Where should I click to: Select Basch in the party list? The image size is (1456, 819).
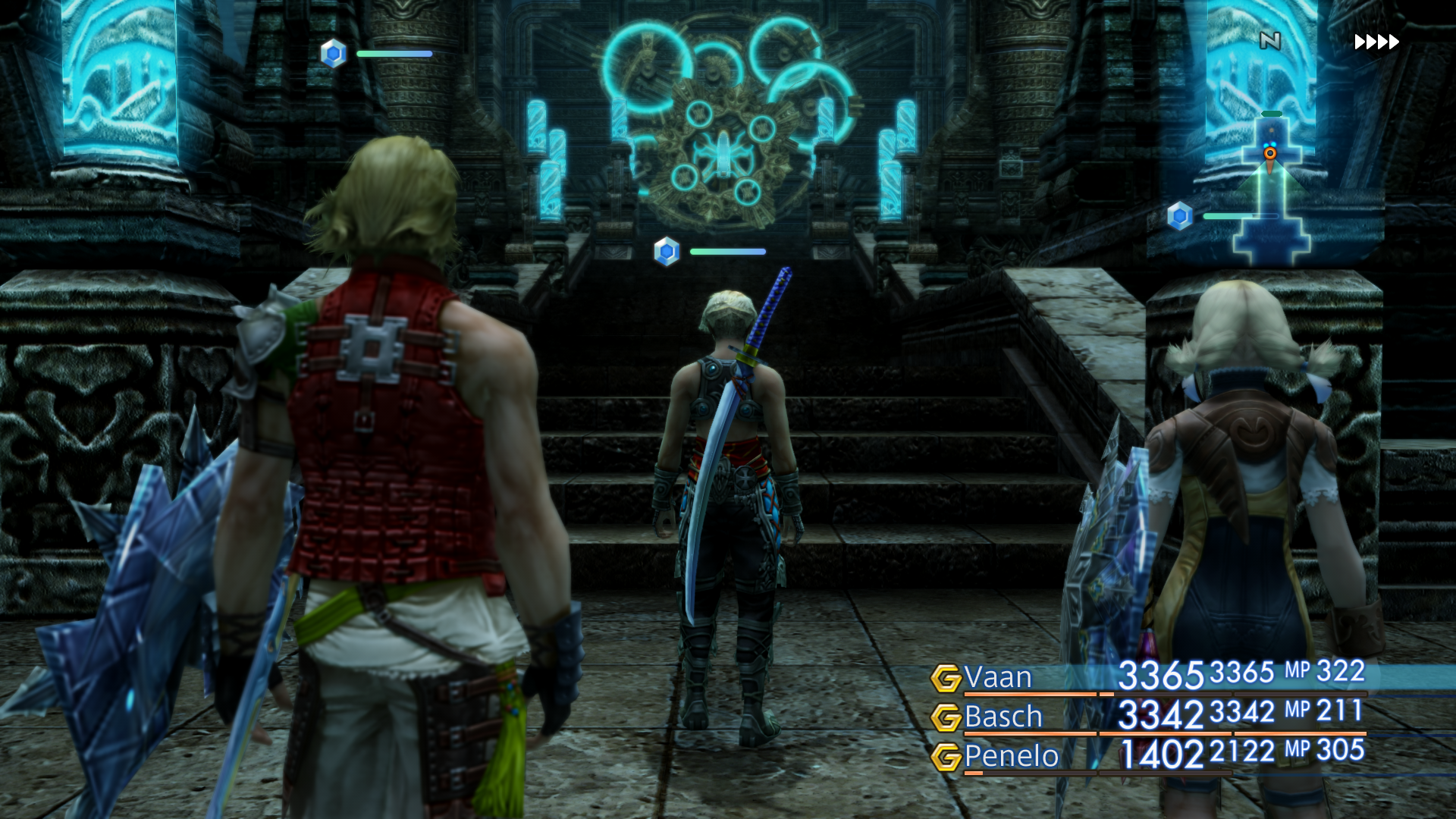1003,717
